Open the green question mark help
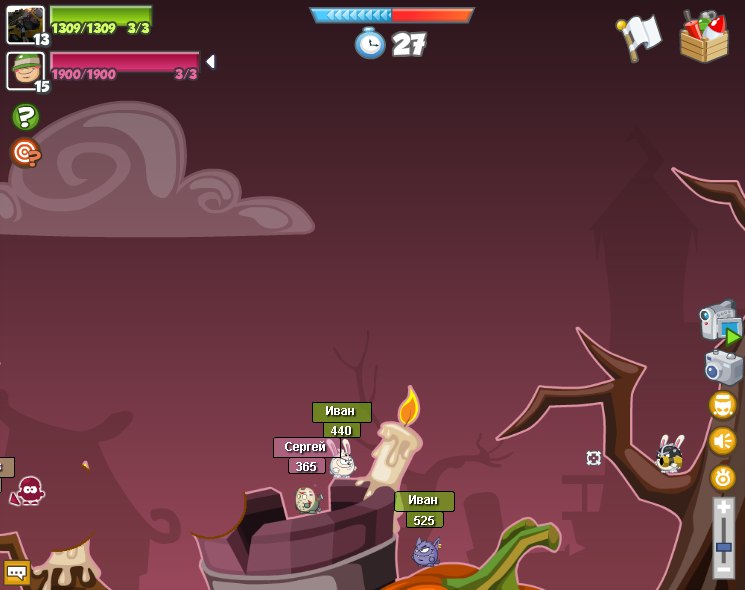This screenshot has width=745, height=590. coord(25,117)
